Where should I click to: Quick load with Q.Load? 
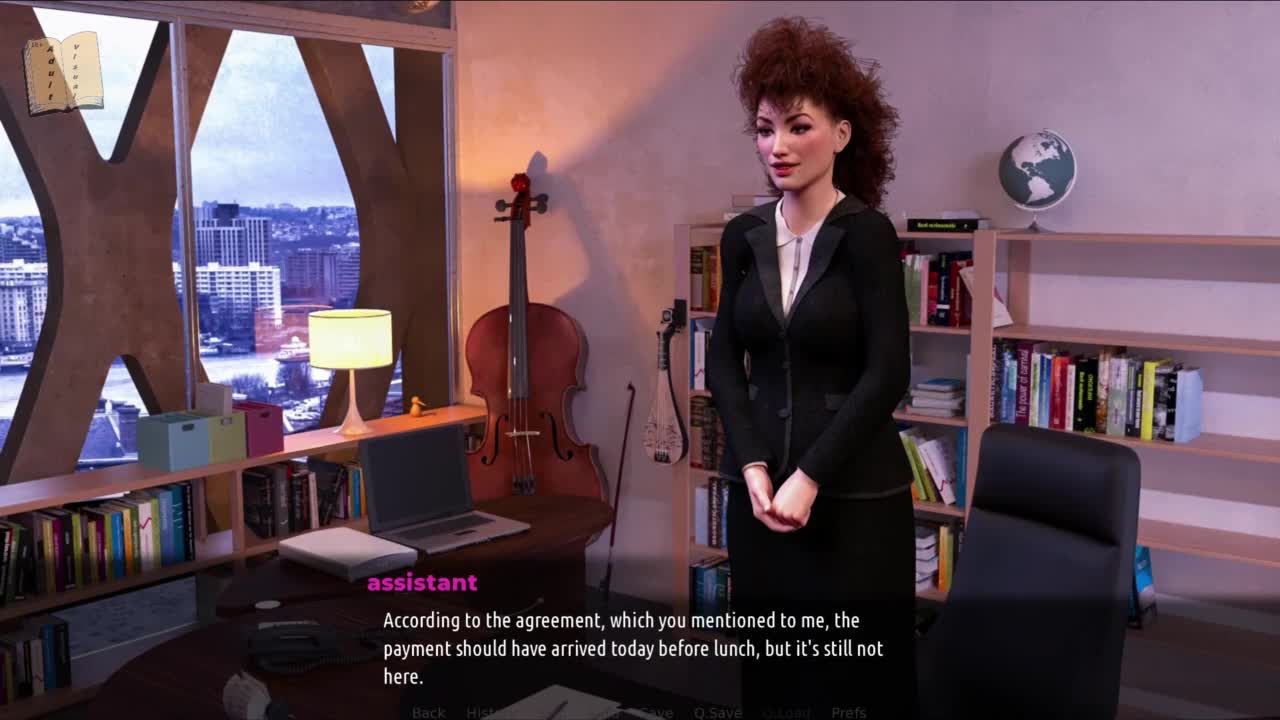[786, 712]
